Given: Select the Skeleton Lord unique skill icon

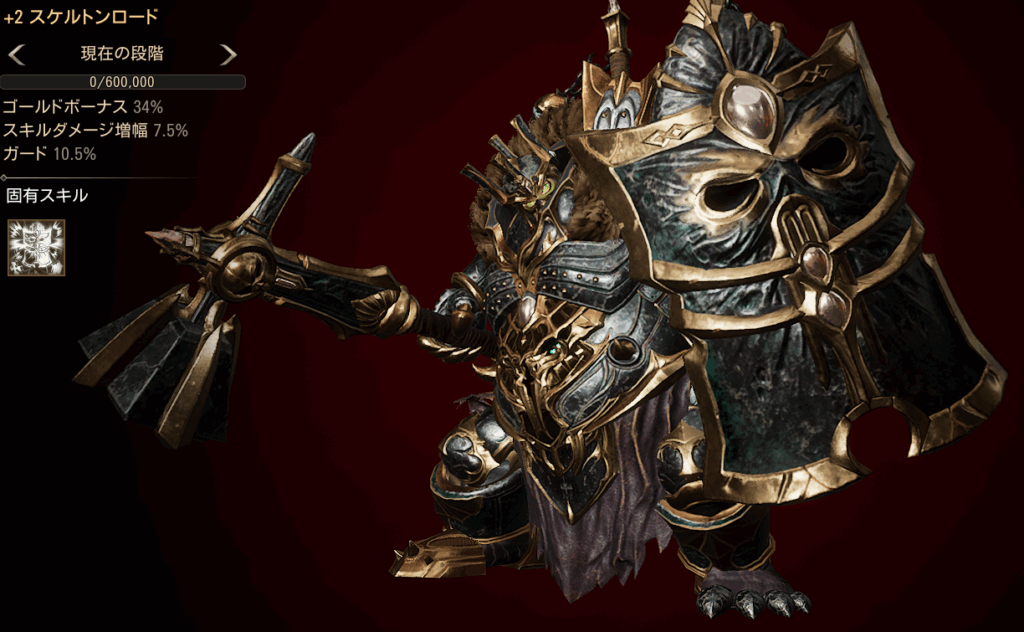Looking at the screenshot, I should click(36, 247).
